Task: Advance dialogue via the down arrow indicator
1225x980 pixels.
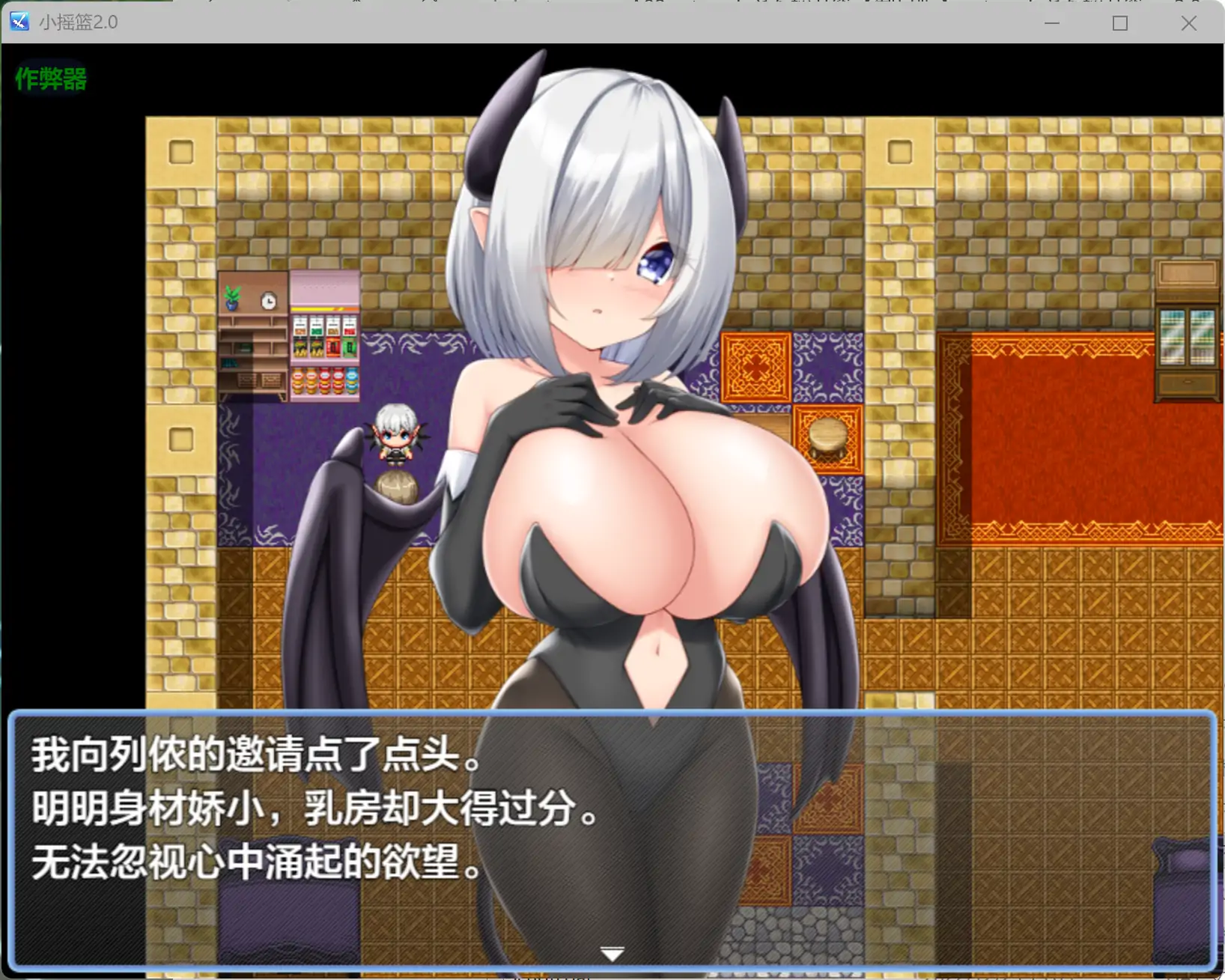Action: pos(612,952)
